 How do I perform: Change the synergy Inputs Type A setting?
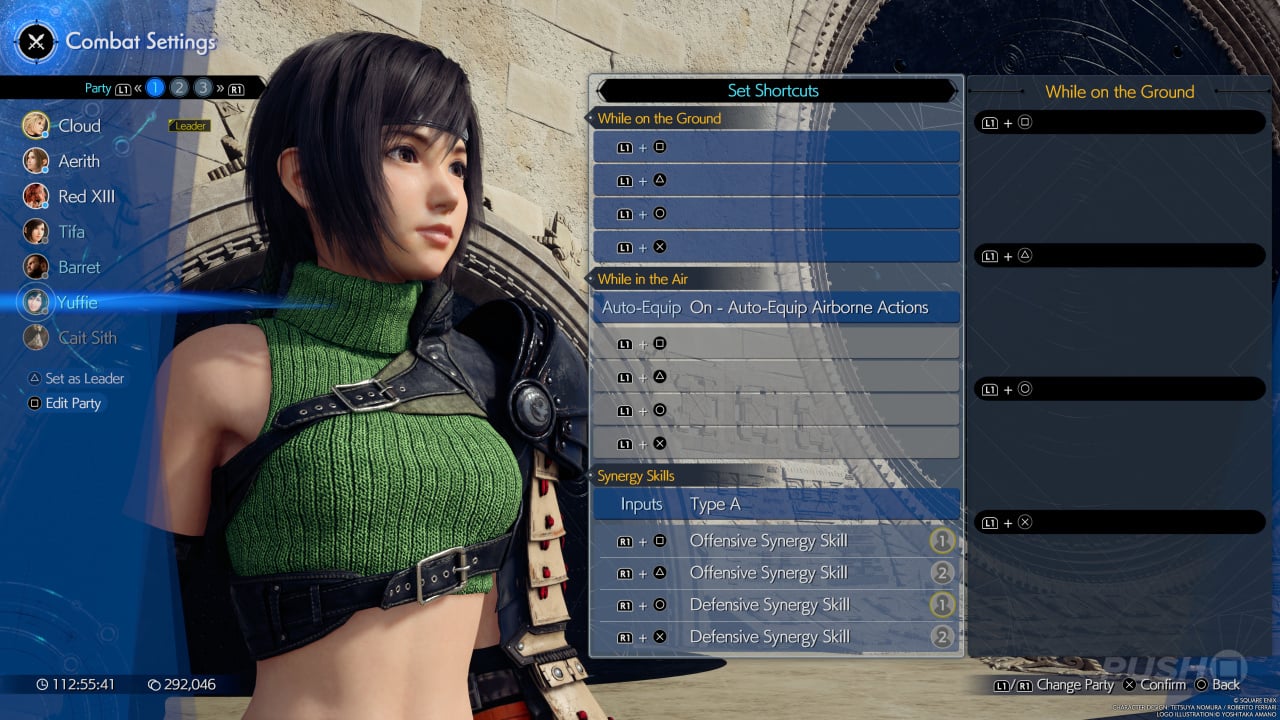pos(775,504)
